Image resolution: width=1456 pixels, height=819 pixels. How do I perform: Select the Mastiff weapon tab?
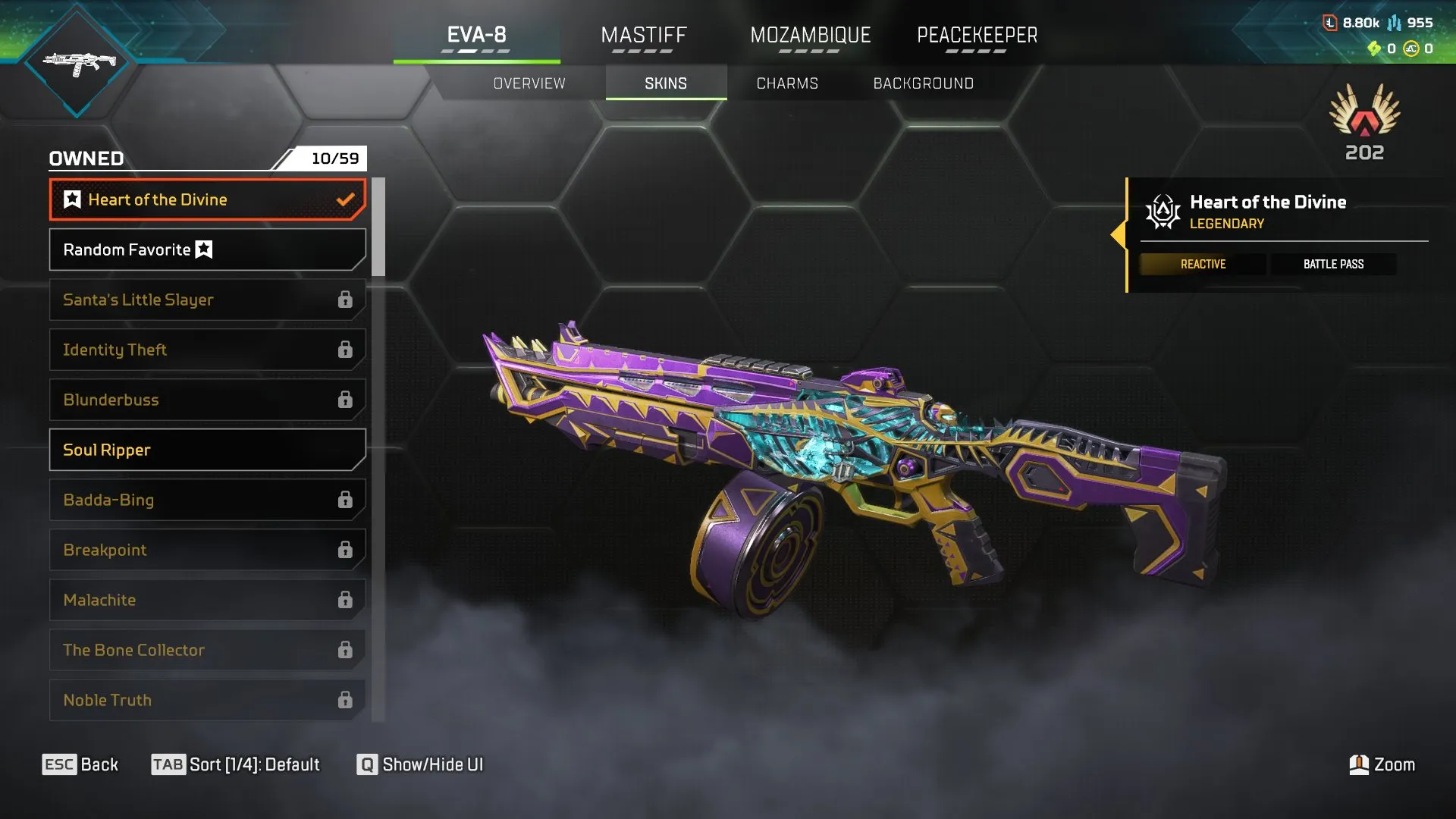(x=644, y=34)
